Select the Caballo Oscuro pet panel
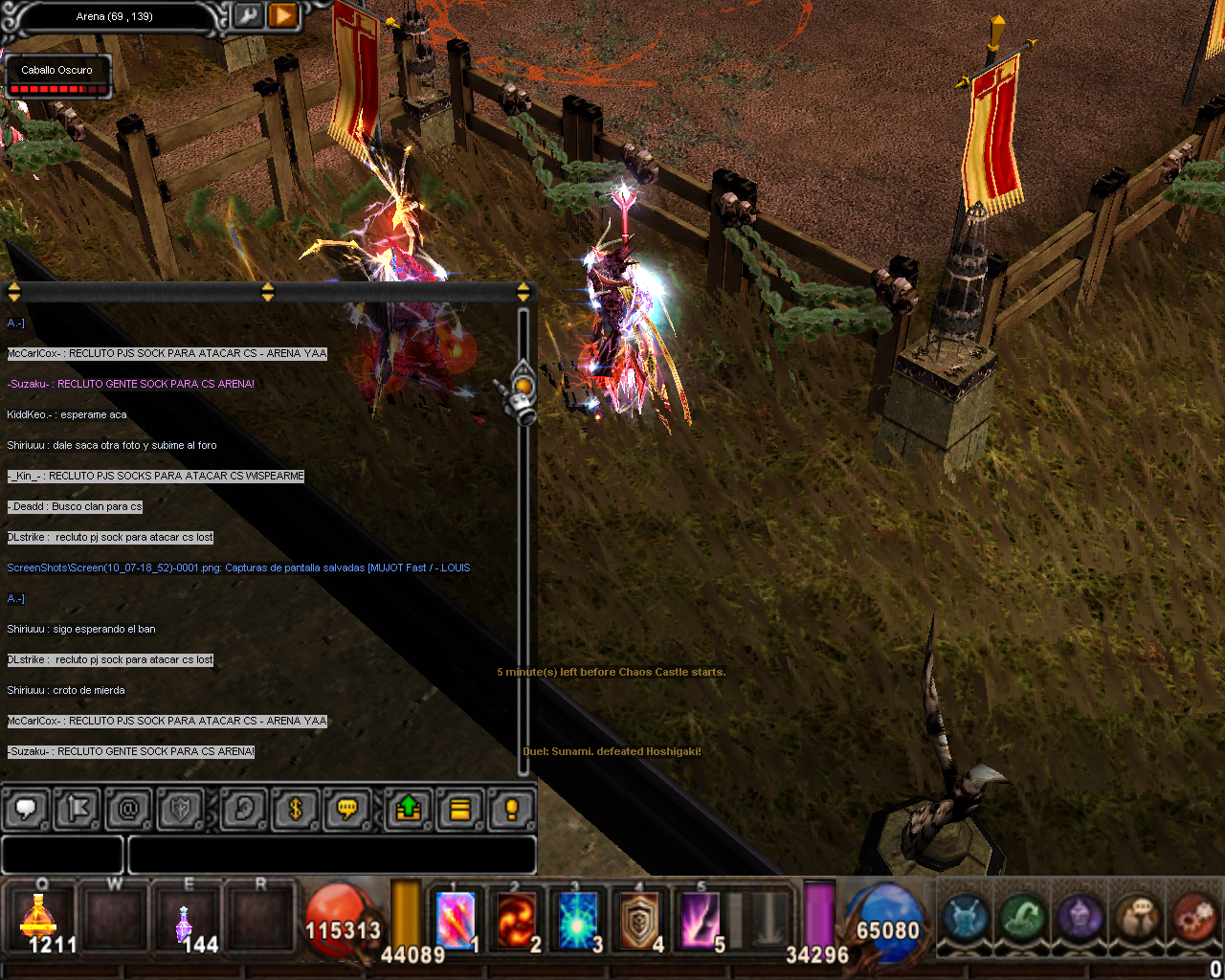Screen dimensions: 1225x980 point(57,78)
